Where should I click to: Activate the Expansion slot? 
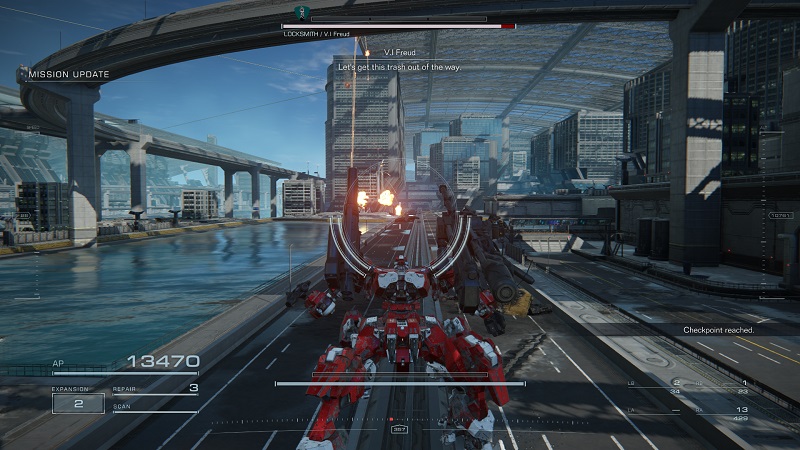tap(78, 403)
